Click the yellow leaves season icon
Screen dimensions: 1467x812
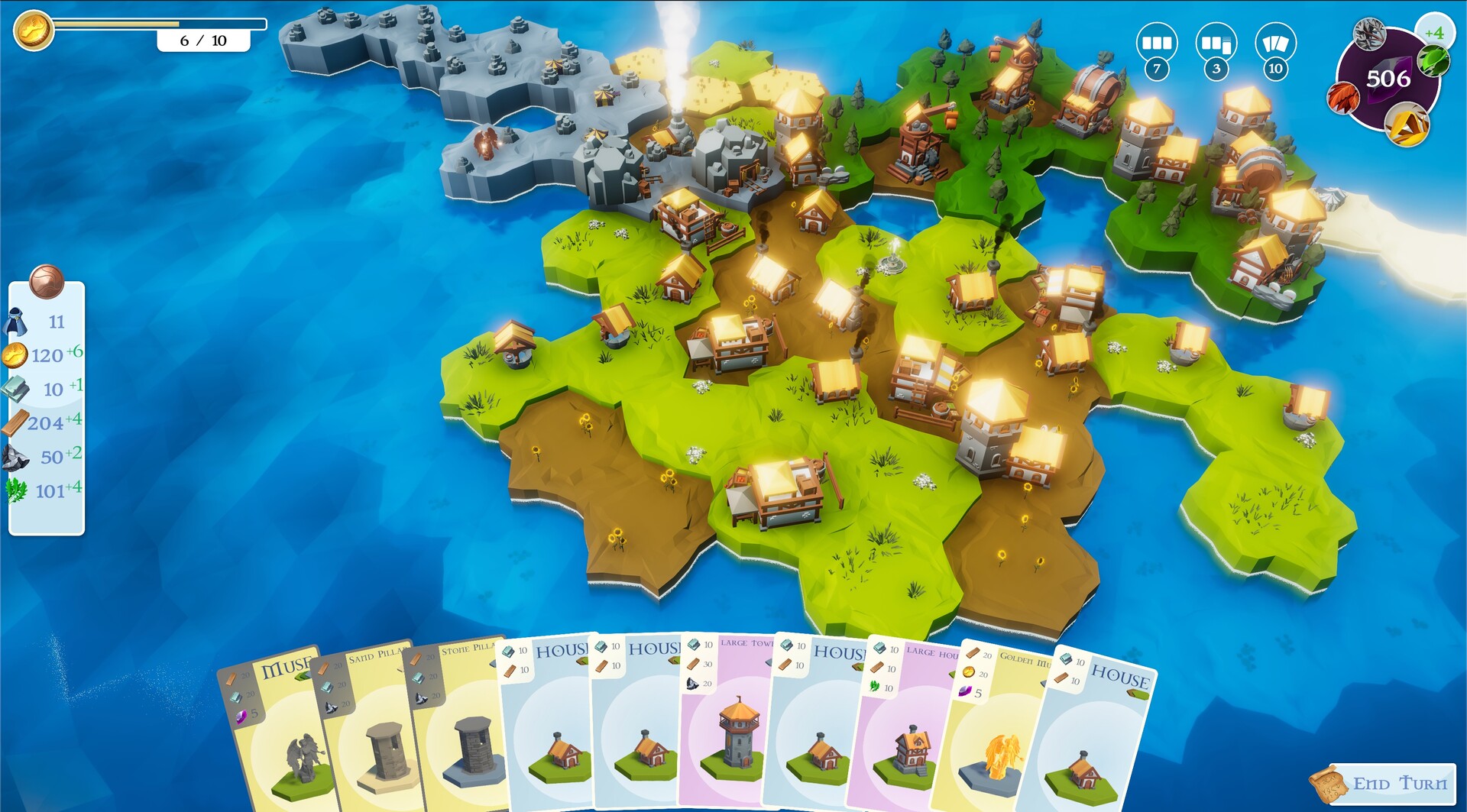click(x=1408, y=125)
